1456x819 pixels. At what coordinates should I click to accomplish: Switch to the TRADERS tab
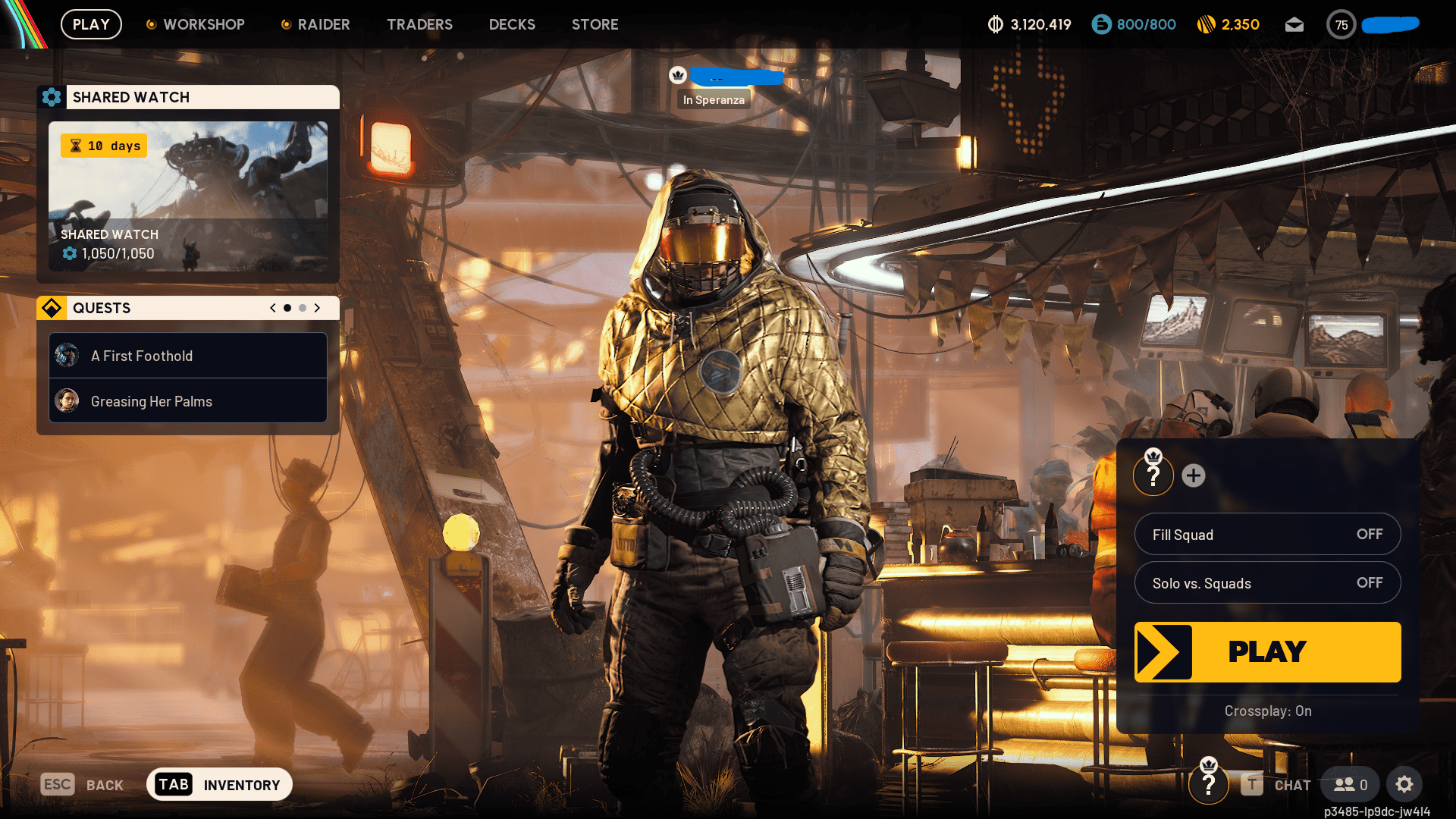pos(419,24)
